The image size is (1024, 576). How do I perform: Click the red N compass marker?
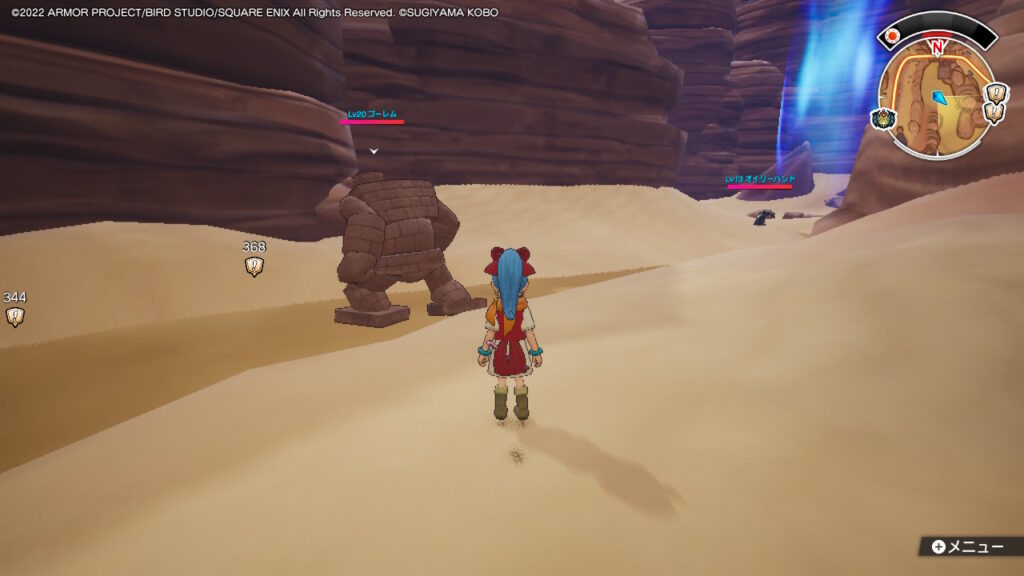tap(937, 47)
